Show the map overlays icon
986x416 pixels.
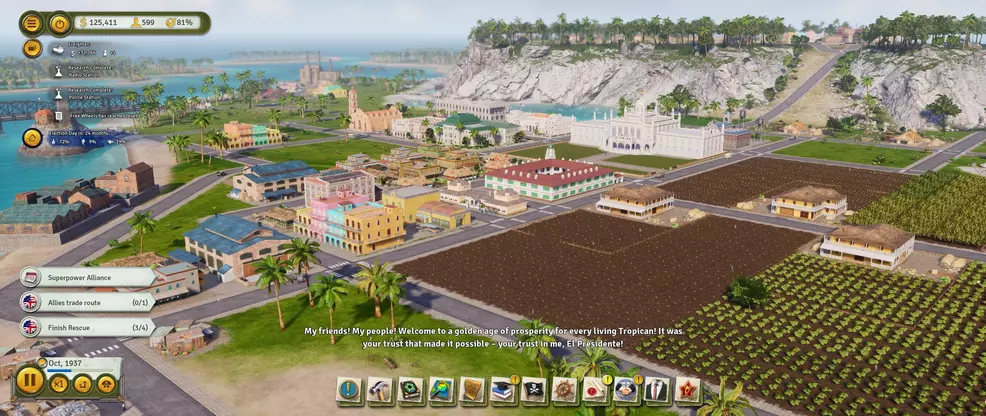pyautogui.click(x=441, y=390)
